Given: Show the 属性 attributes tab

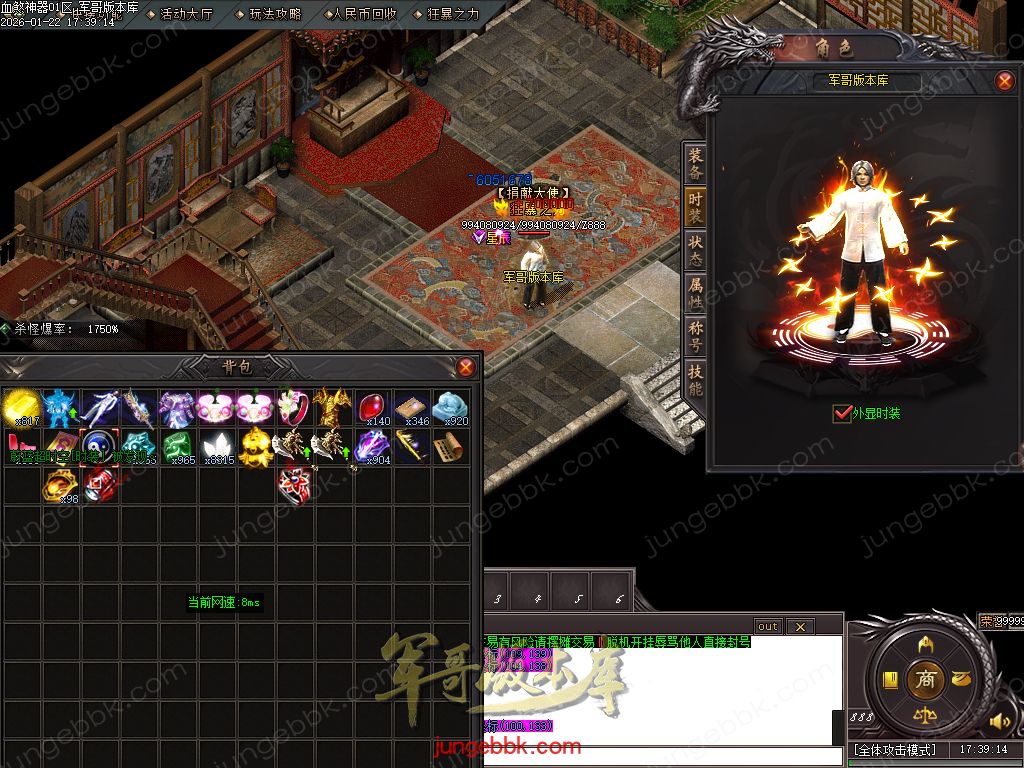Looking at the screenshot, I should click(695, 292).
